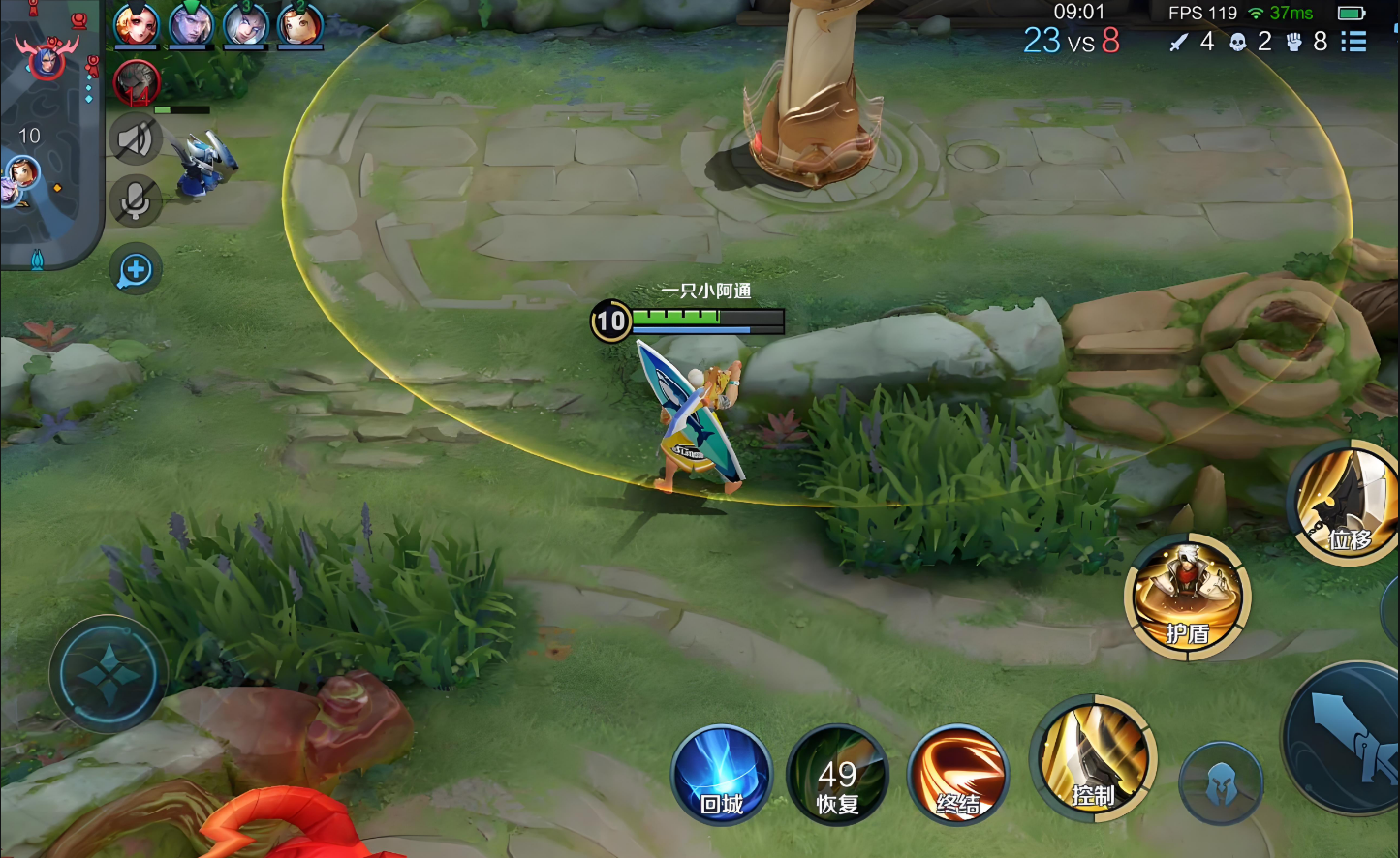
Task: Use the 恢复 heal summoner spell
Action: (837, 776)
